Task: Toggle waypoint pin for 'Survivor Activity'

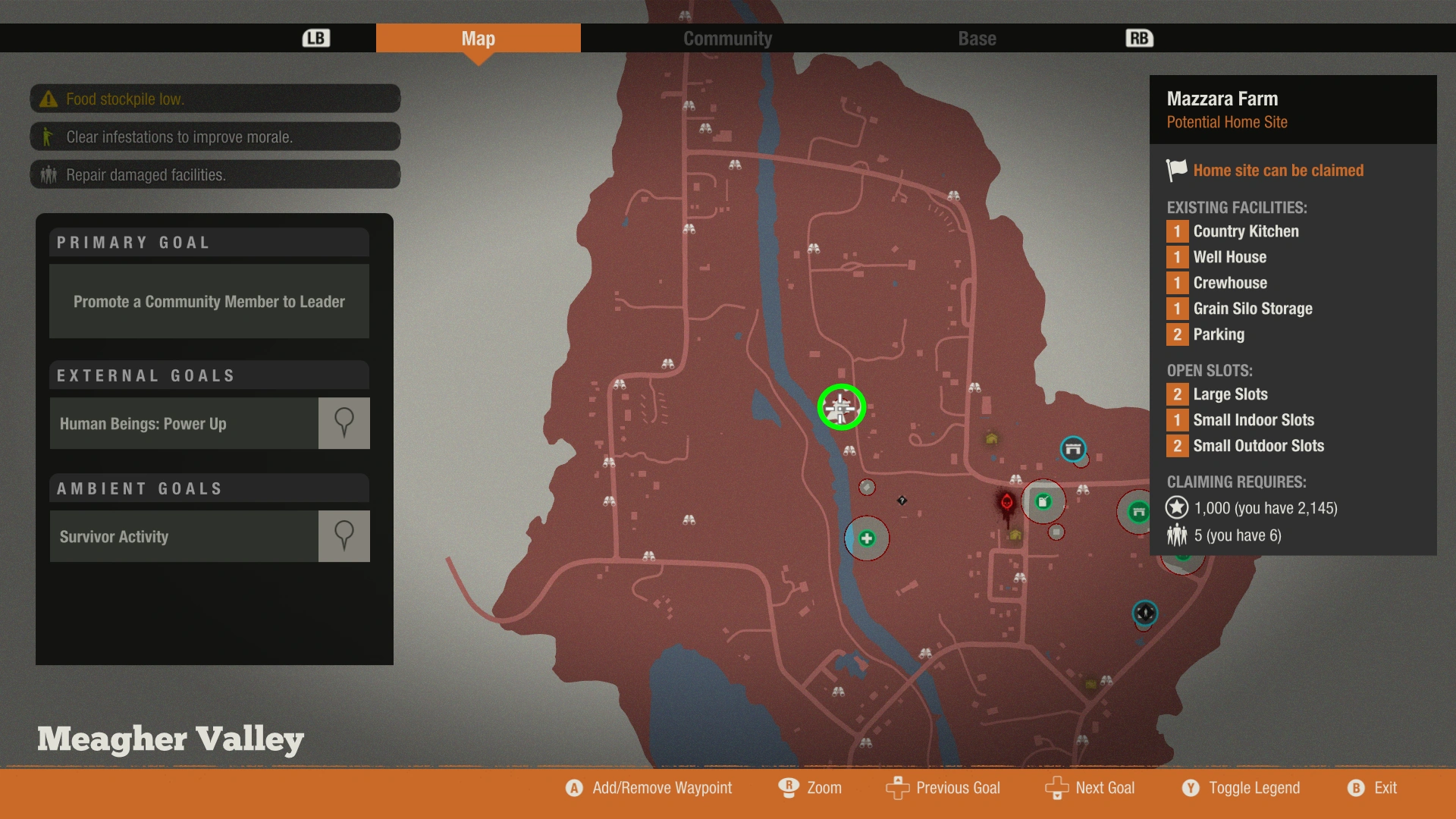Action: click(344, 536)
